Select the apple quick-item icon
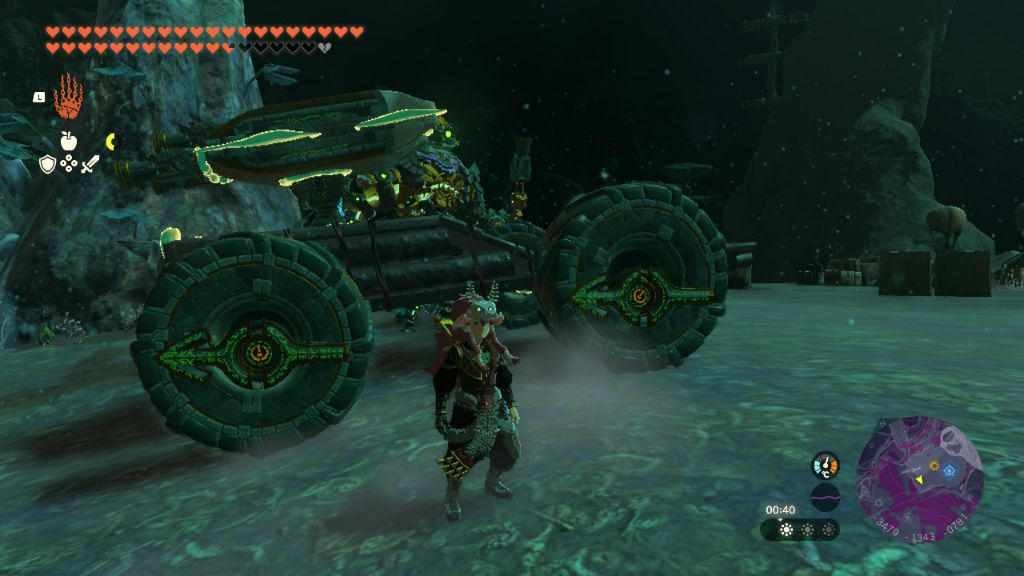 [x=68, y=140]
